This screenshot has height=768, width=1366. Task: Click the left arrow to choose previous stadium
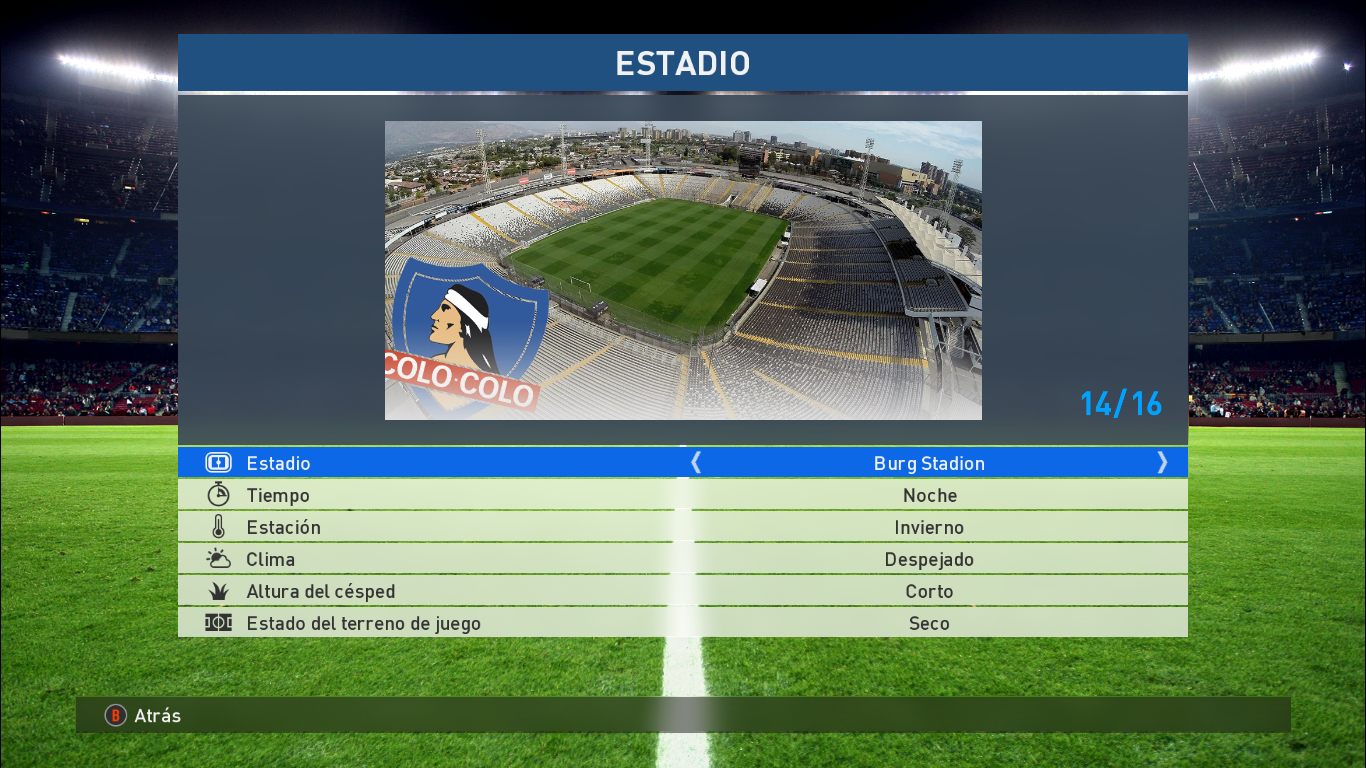click(x=696, y=462)
